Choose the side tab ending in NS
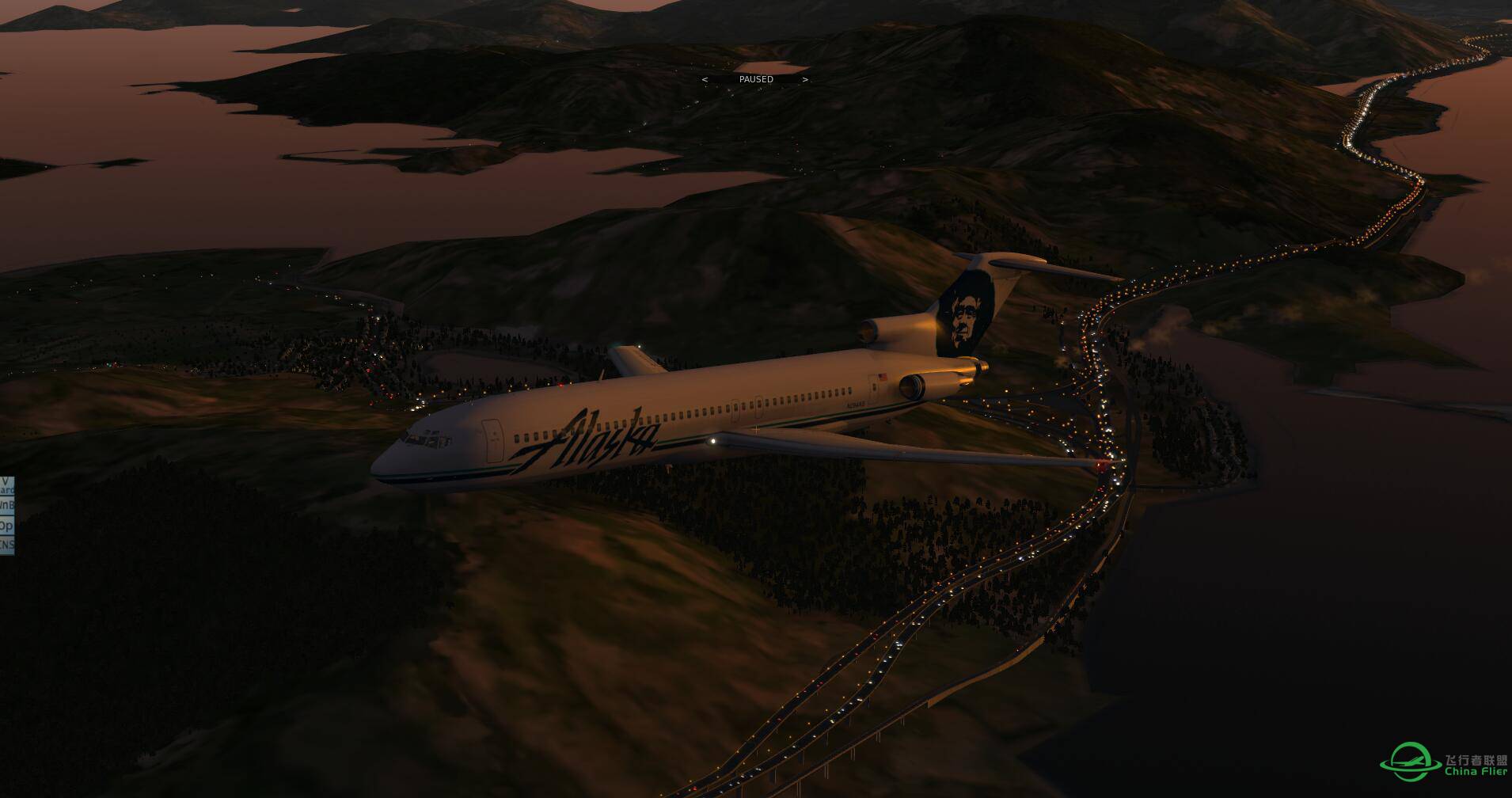Screen dimensions: 1512x798 [6, 545]
